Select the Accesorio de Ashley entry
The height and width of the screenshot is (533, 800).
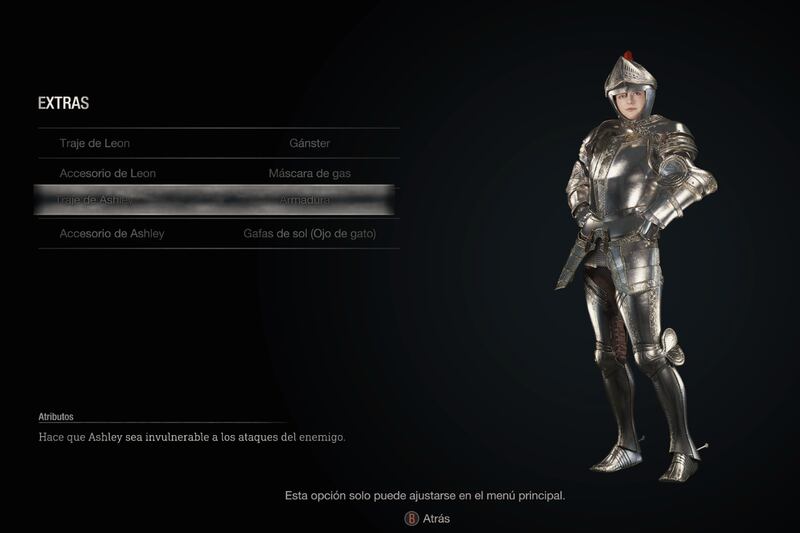tap(218, 233)
